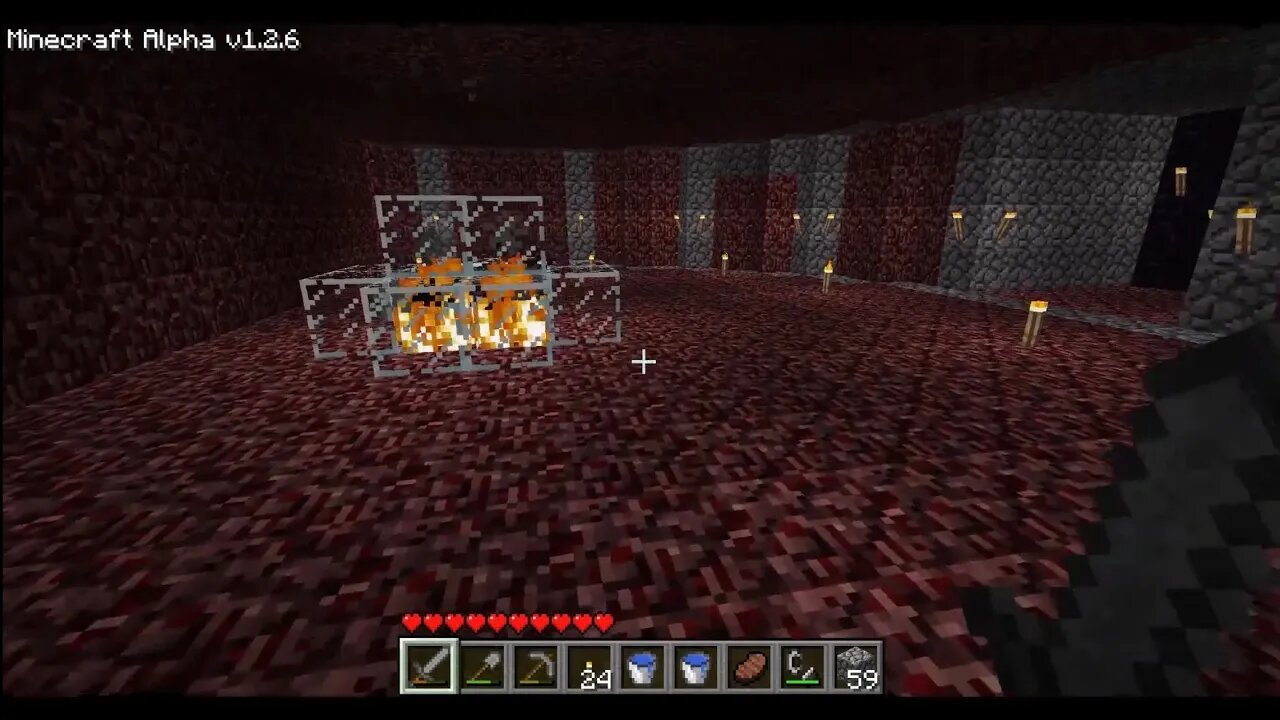Click the Minecraft Alpha v1.2.6 version text
The height and width of the screenshot is (720, 1280).
click(x=152, y=41)
